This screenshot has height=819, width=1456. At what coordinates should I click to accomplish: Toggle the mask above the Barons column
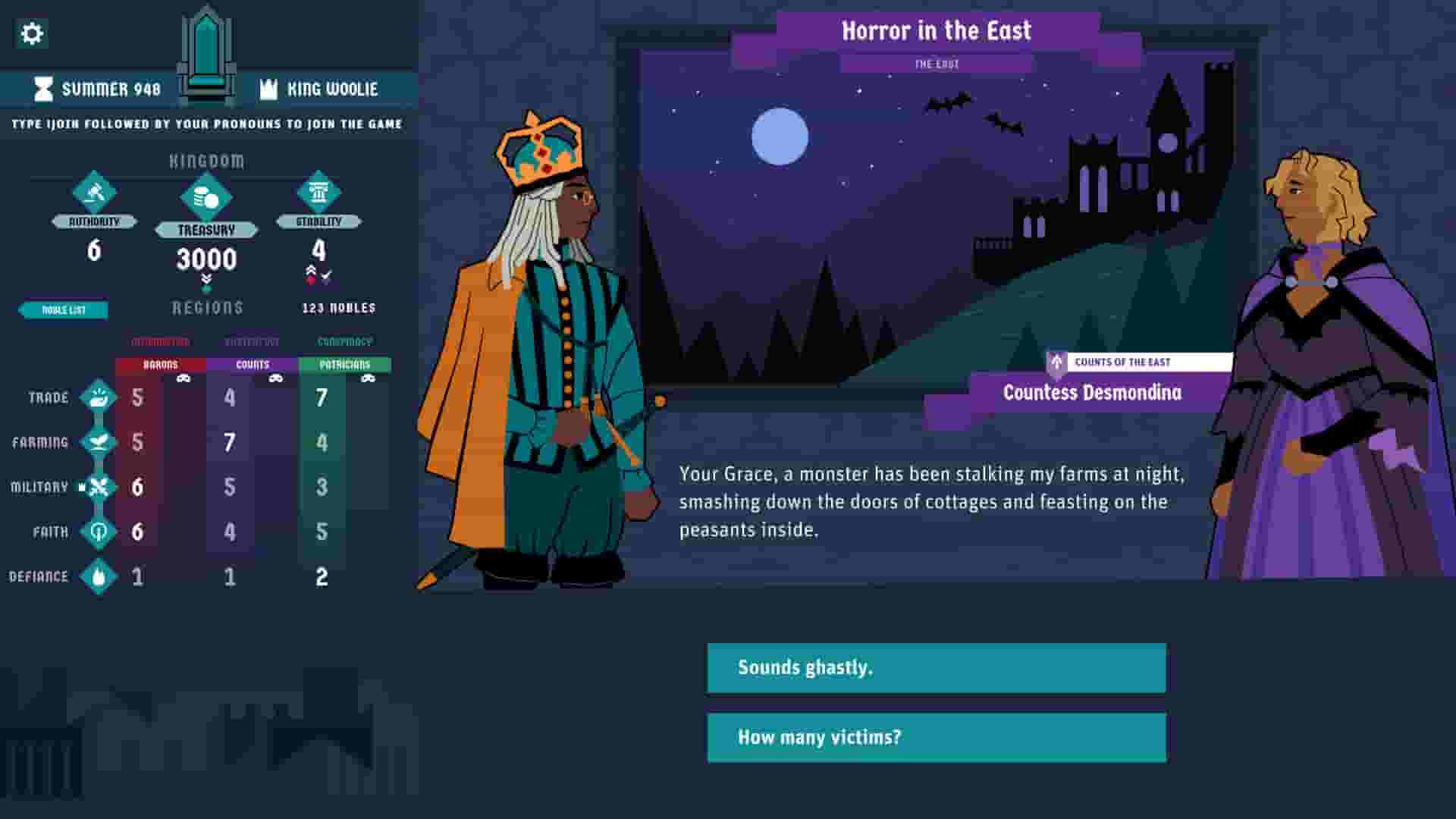184,379
